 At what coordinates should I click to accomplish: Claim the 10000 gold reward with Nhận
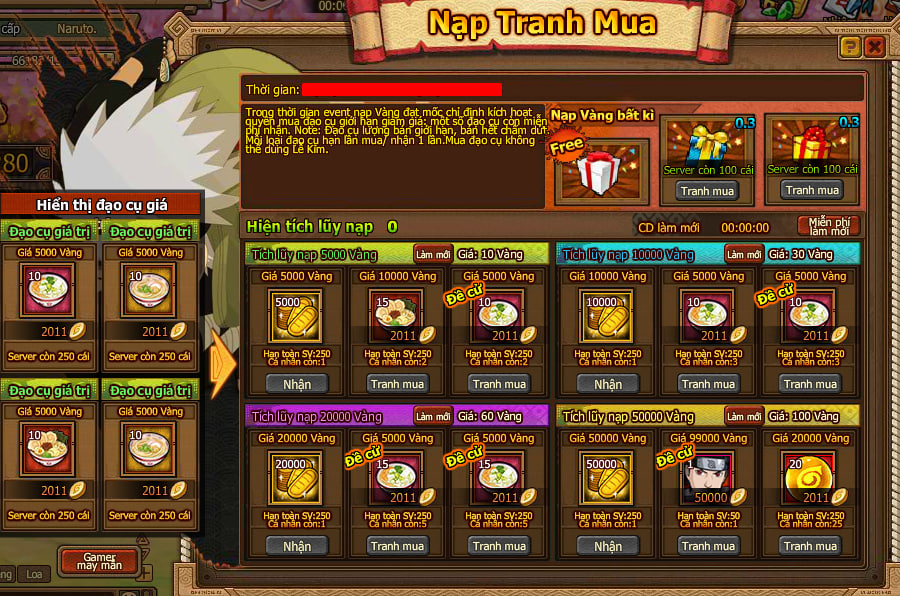[607, 384]
